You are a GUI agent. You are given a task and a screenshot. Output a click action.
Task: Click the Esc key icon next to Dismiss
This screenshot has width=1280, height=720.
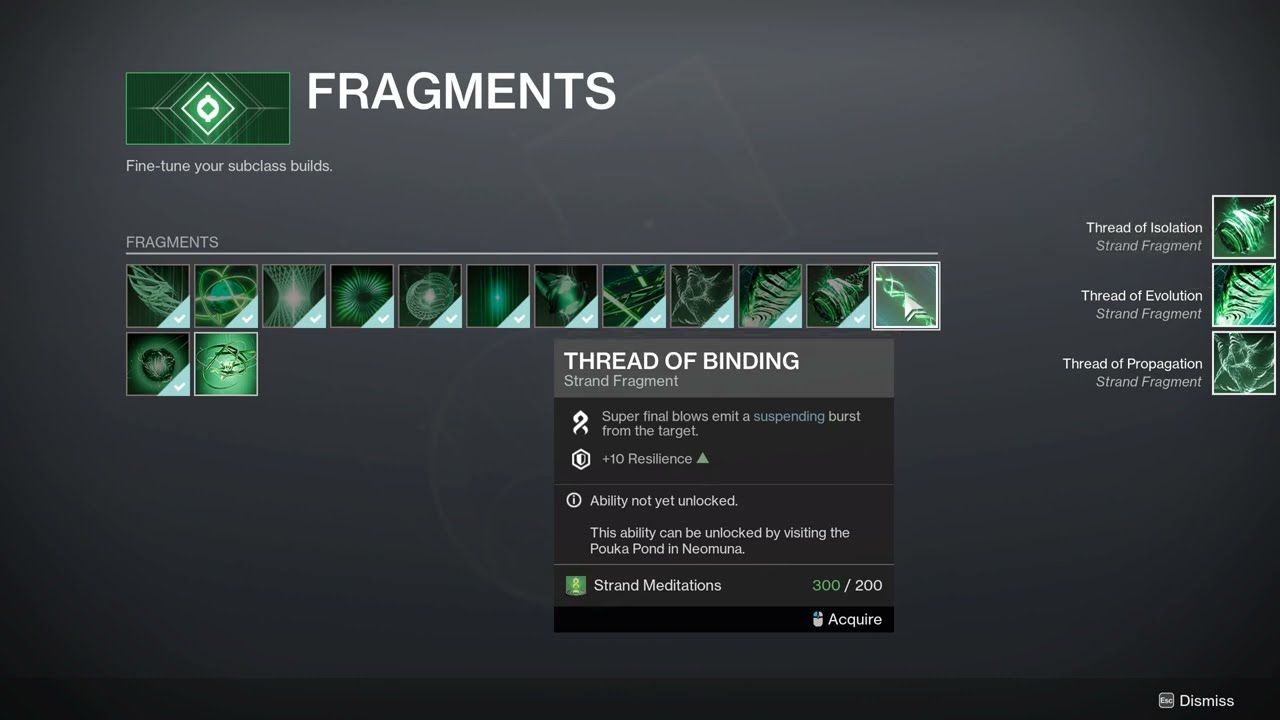[1166, 701]
